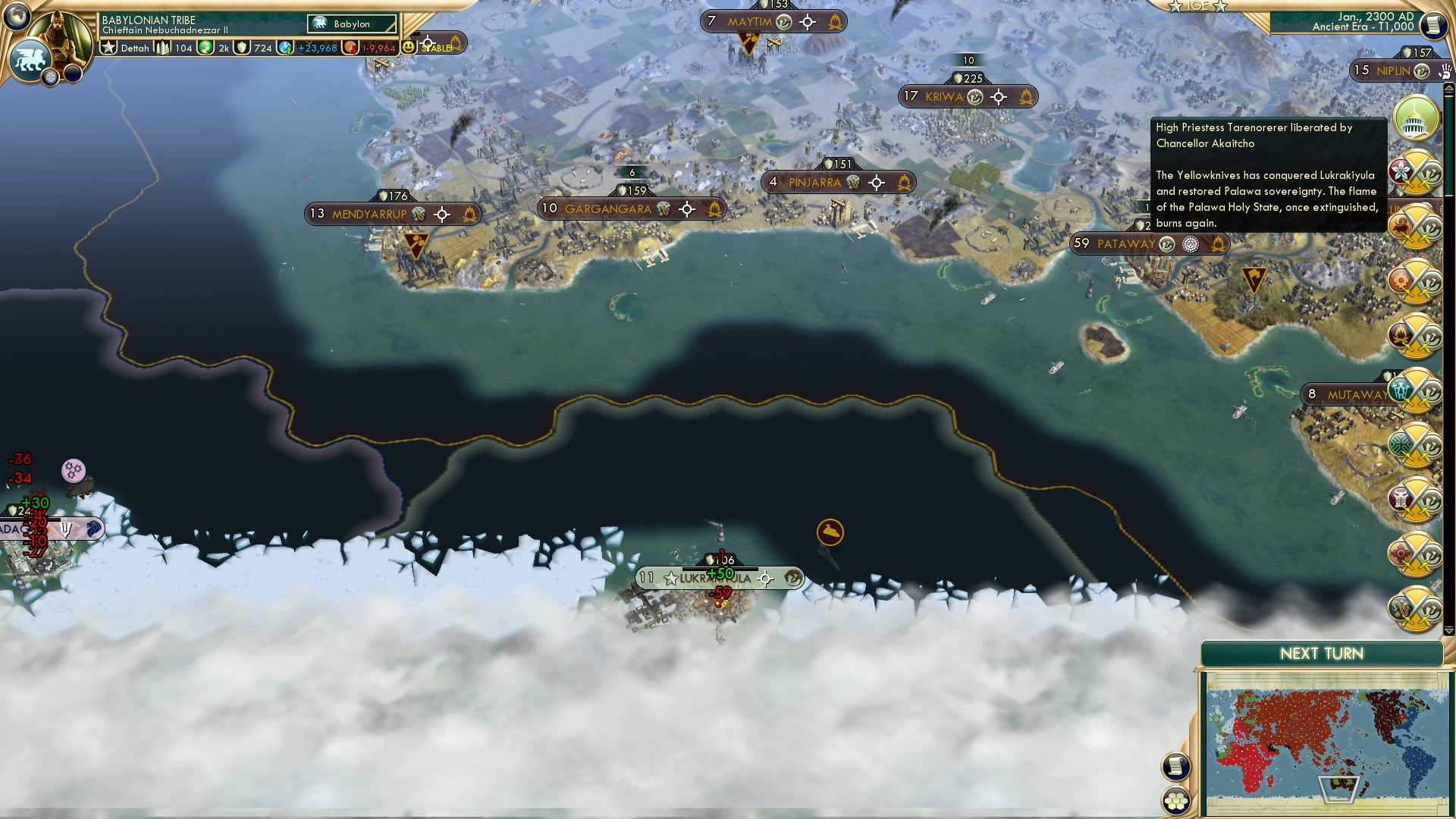Open the IGE in-game editor
This screenshot has width=1456, height=819.
pos(1198,6)
